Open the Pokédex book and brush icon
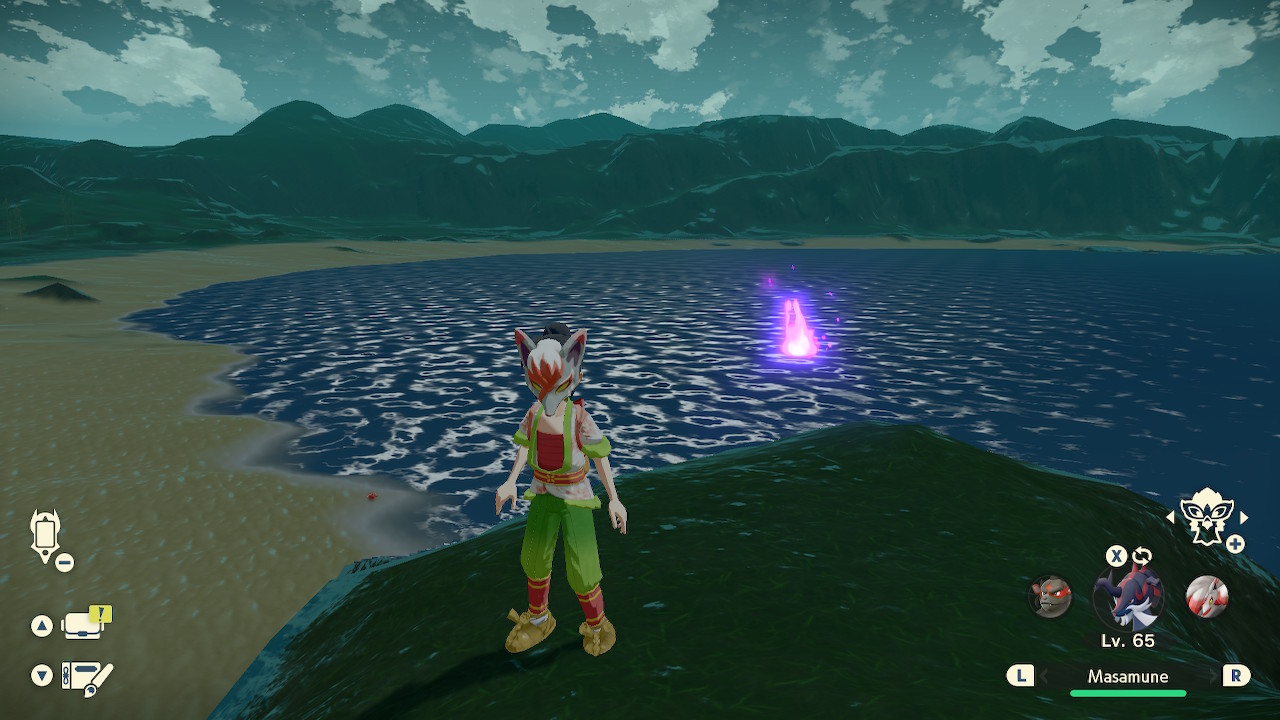 87,676
